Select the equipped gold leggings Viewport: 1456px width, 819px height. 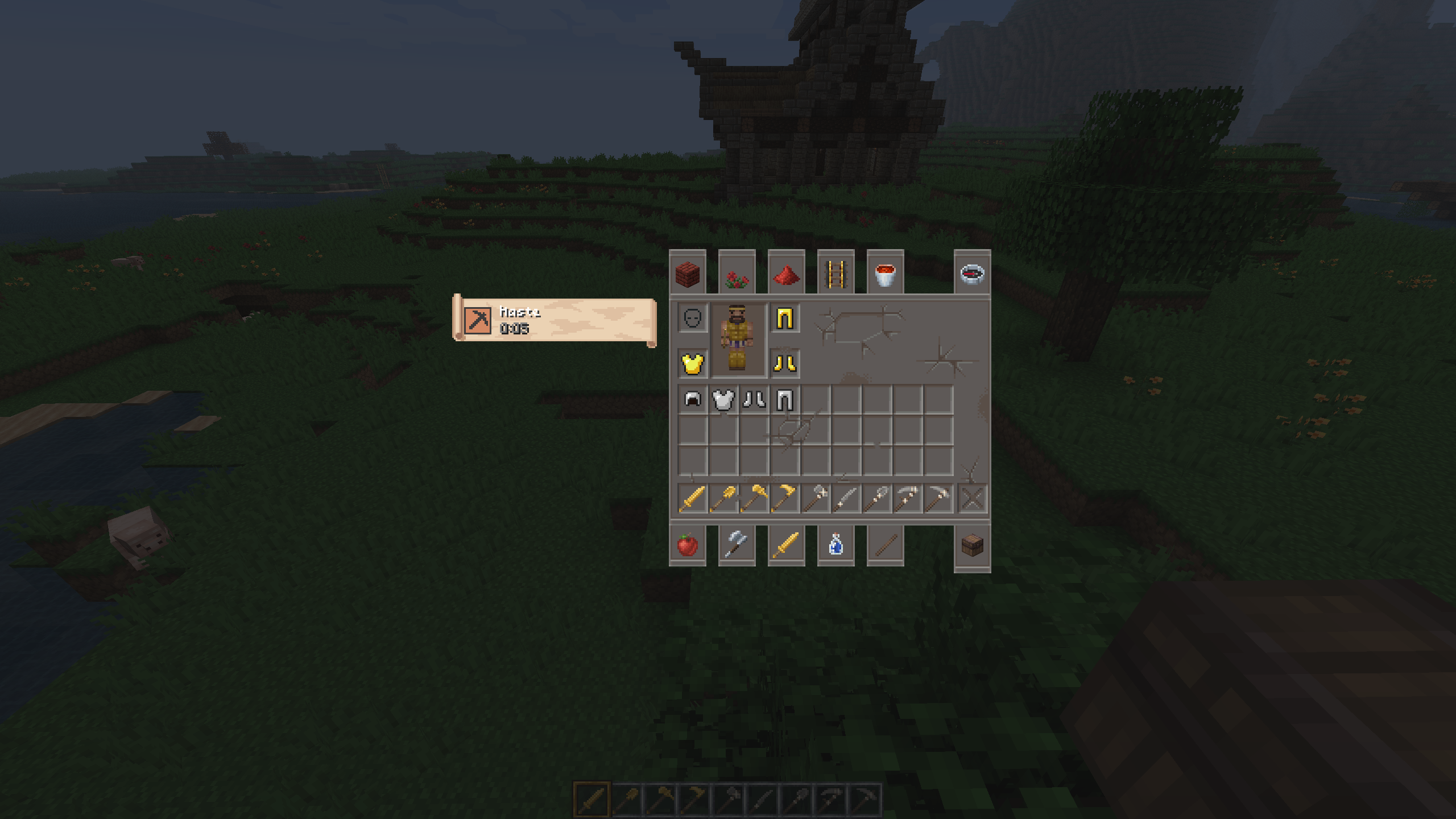(x=785, y=318)
